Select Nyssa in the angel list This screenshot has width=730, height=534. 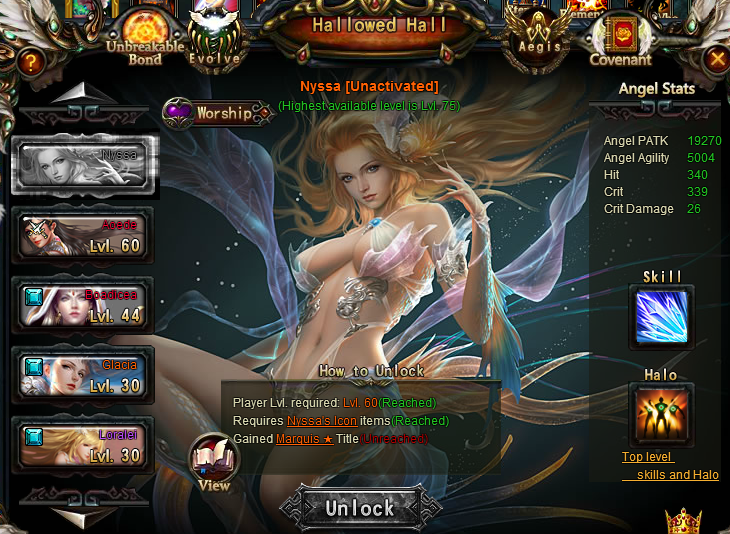coord(84,165)
